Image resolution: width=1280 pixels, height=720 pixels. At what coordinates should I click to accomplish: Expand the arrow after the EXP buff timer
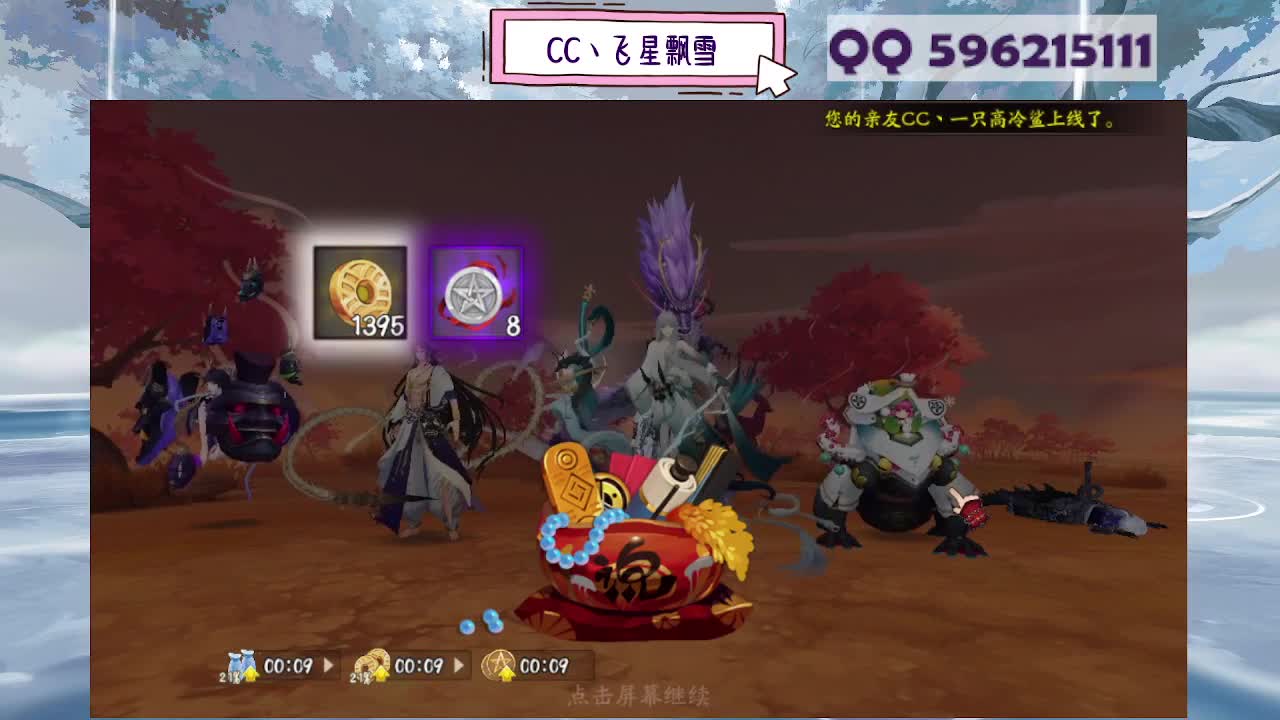pos(327,662)
